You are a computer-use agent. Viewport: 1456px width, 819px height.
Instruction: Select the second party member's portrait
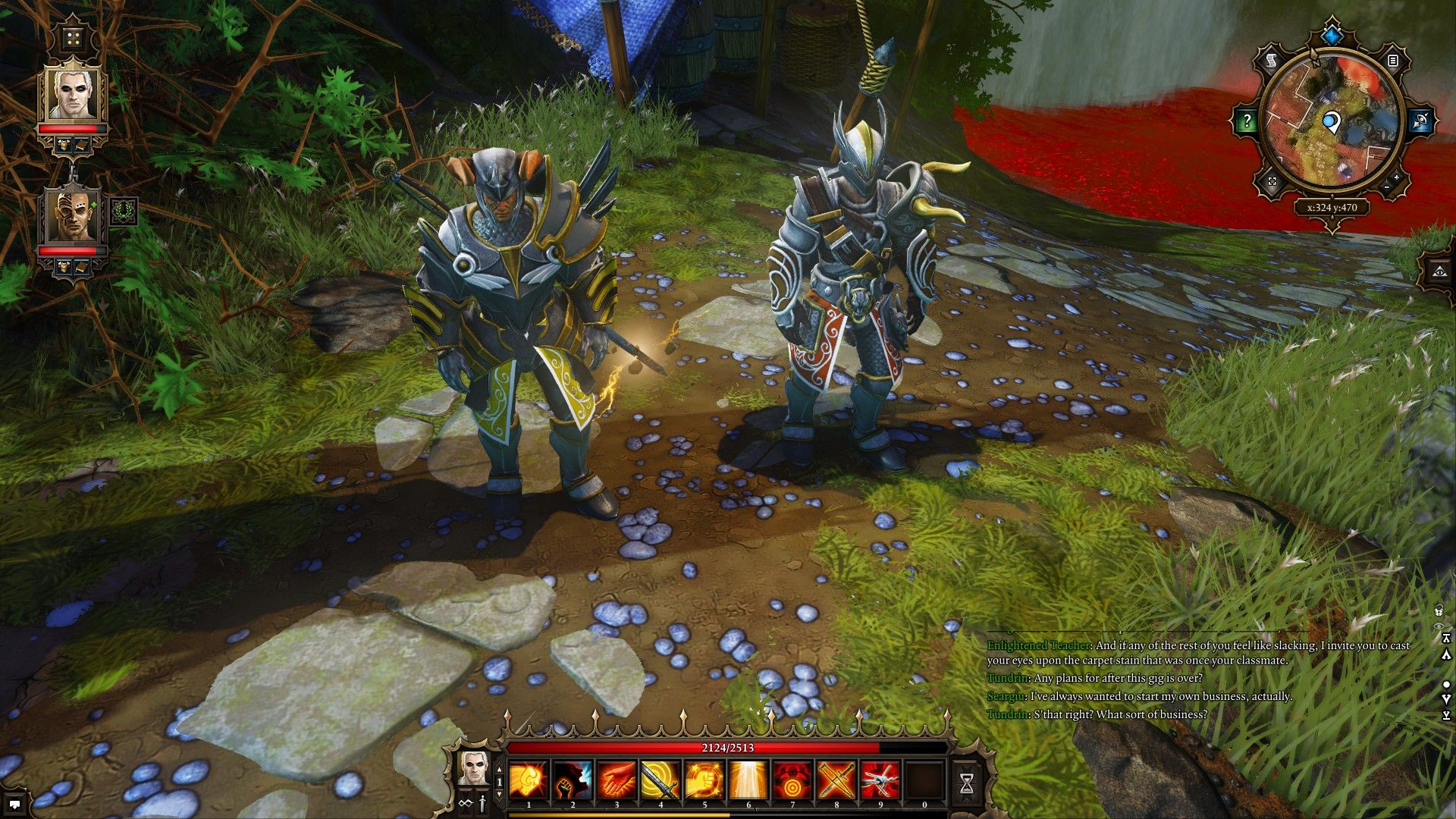click(x=72, y=218)
